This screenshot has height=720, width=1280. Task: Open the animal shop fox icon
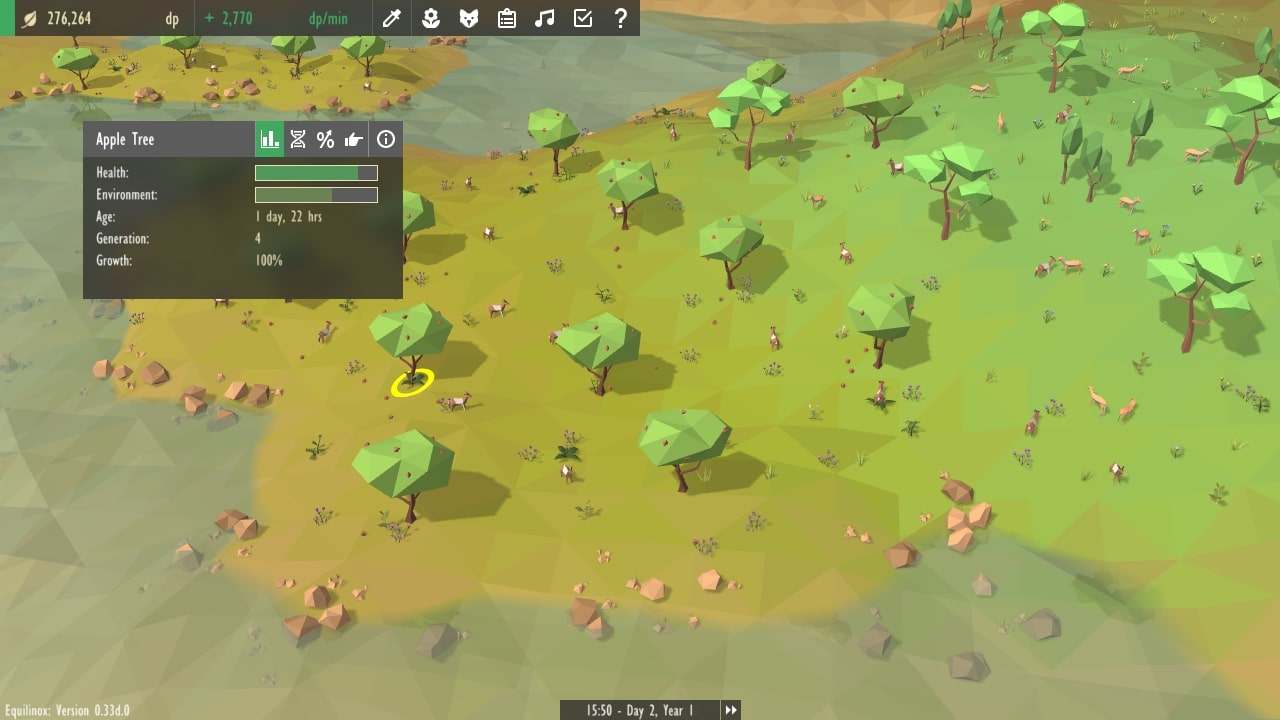point(468,18)
